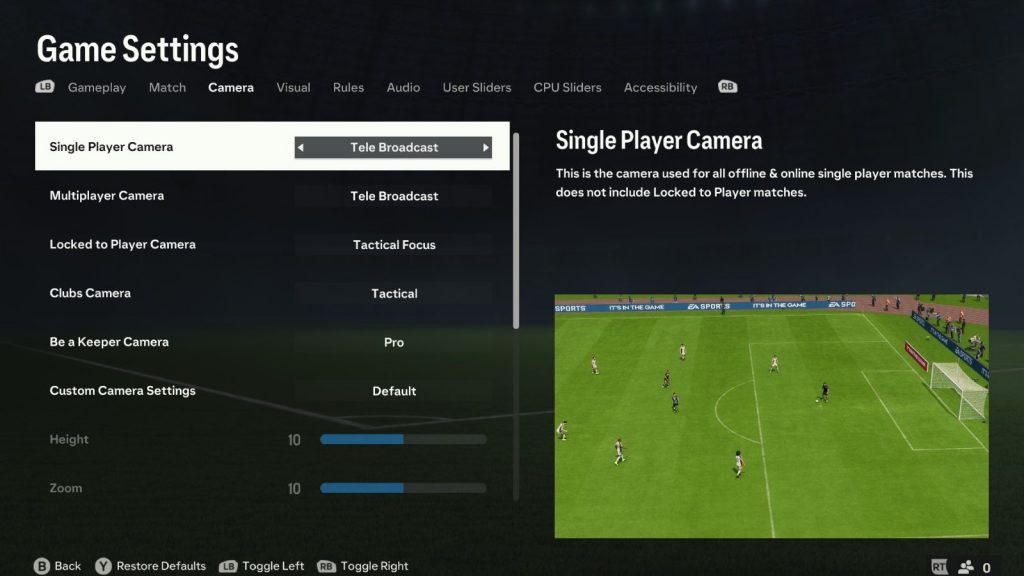Go to the Visual tab
1024x576 pixels.
click(293, 88)
